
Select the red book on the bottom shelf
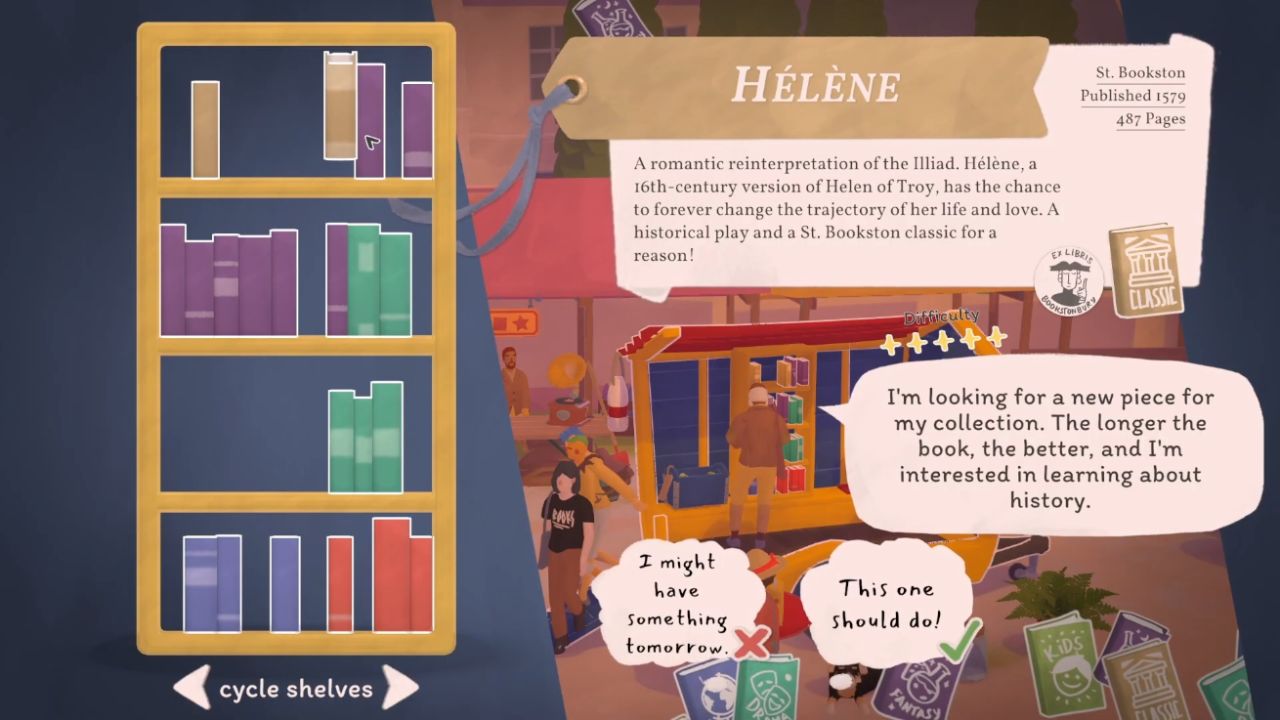coord(390,580)
